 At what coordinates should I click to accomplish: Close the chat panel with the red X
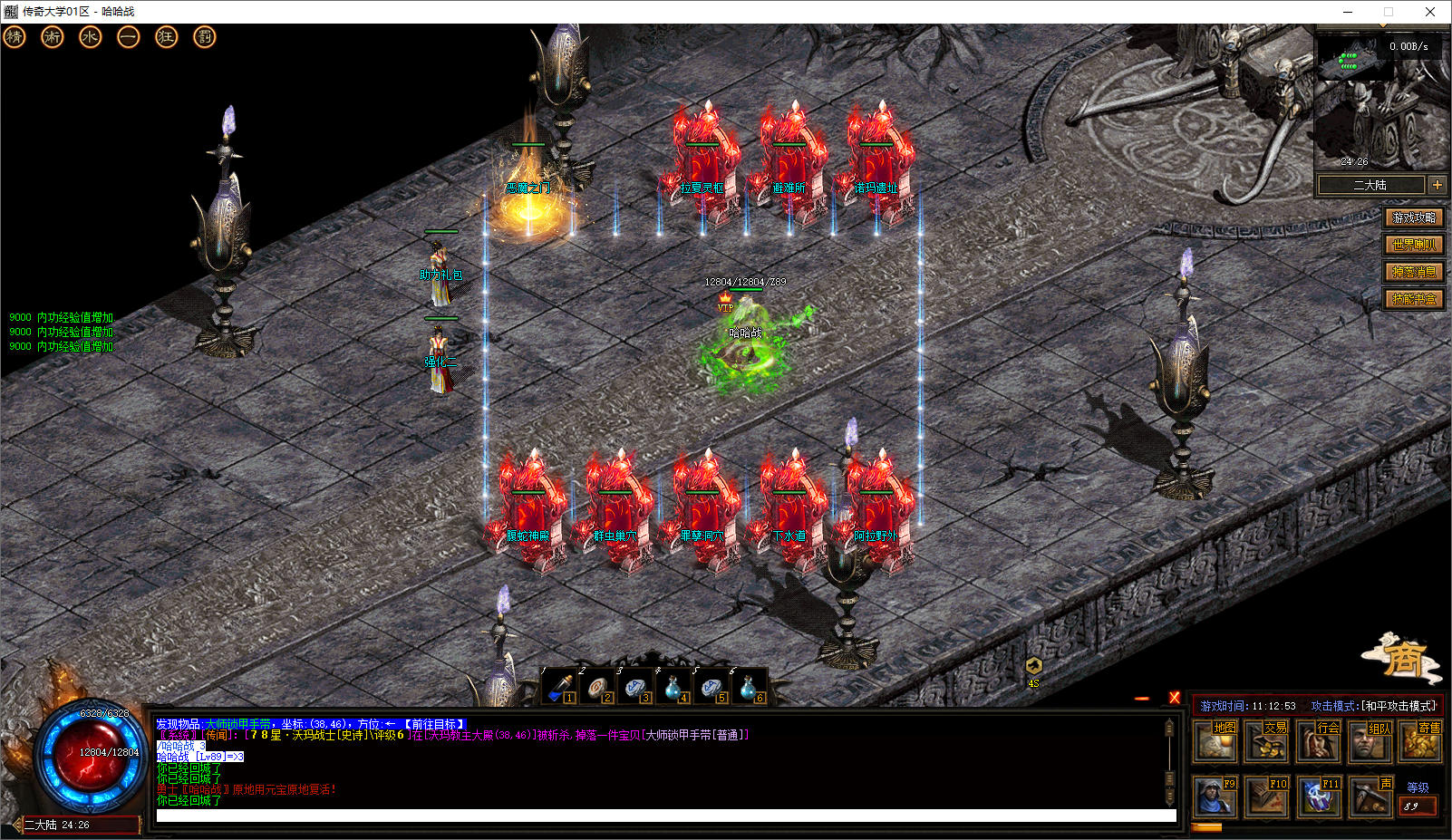pyautogui.click(x=1175, y=698)
